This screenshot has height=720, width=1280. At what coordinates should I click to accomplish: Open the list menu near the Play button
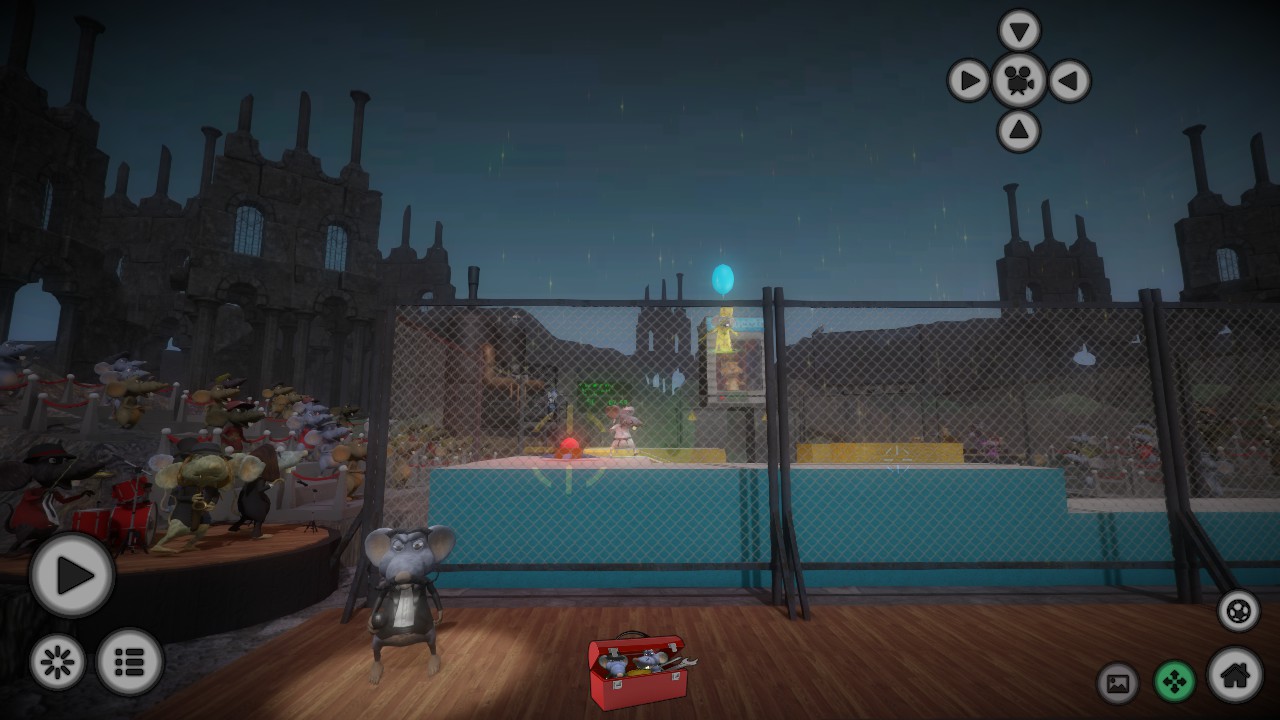pos(128,660)
